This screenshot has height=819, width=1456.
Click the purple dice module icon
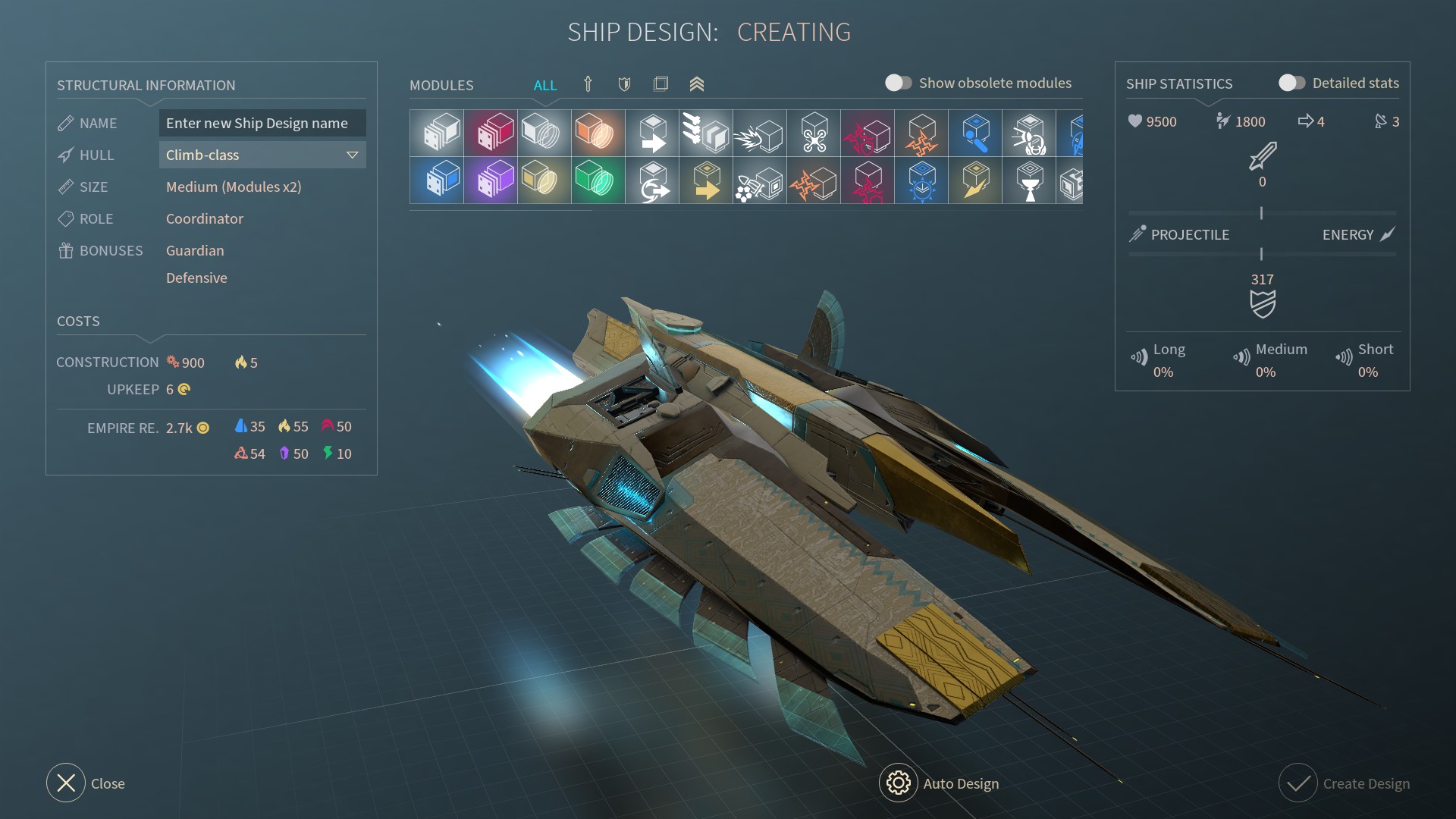[x=491, y=180]
